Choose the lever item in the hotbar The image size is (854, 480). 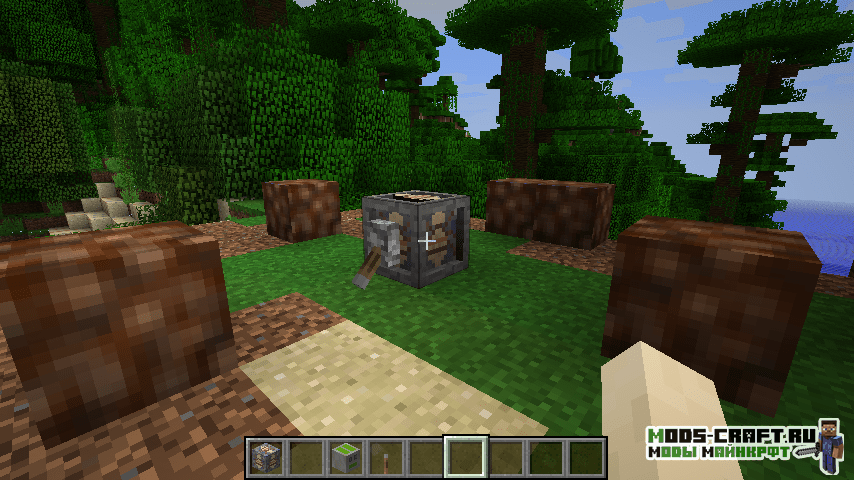click(386, 457)
